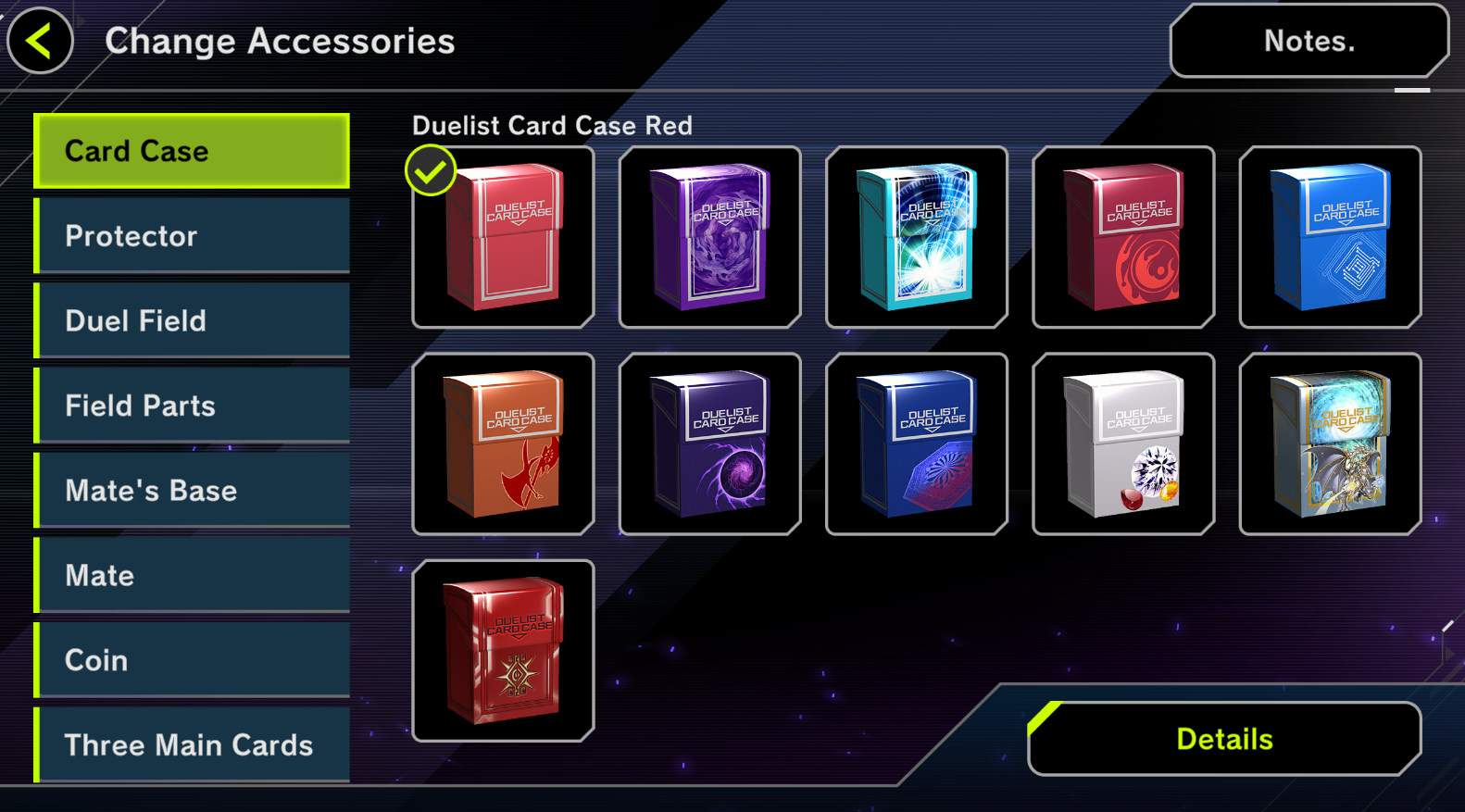Open the Notes. panel

(x=1308, y=41)
